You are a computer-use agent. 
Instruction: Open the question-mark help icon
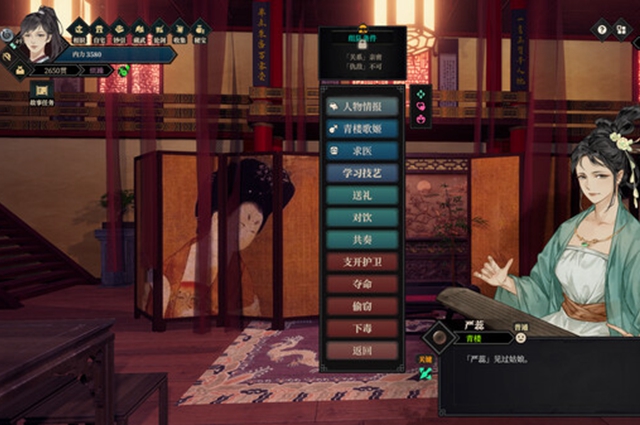click(x=602, y=30)
